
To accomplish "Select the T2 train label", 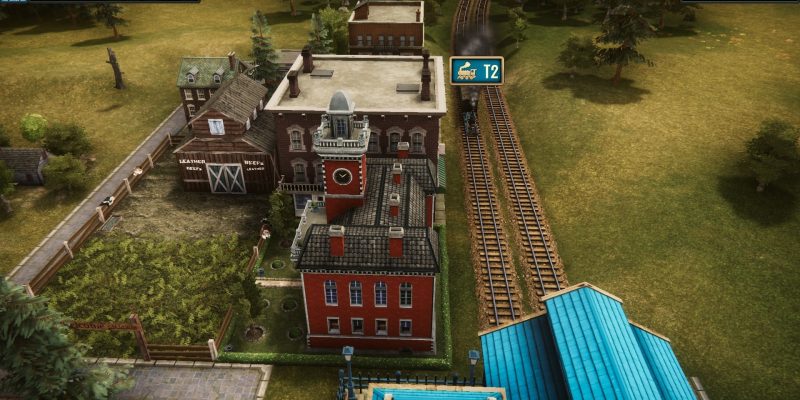I will click(477, 71).
